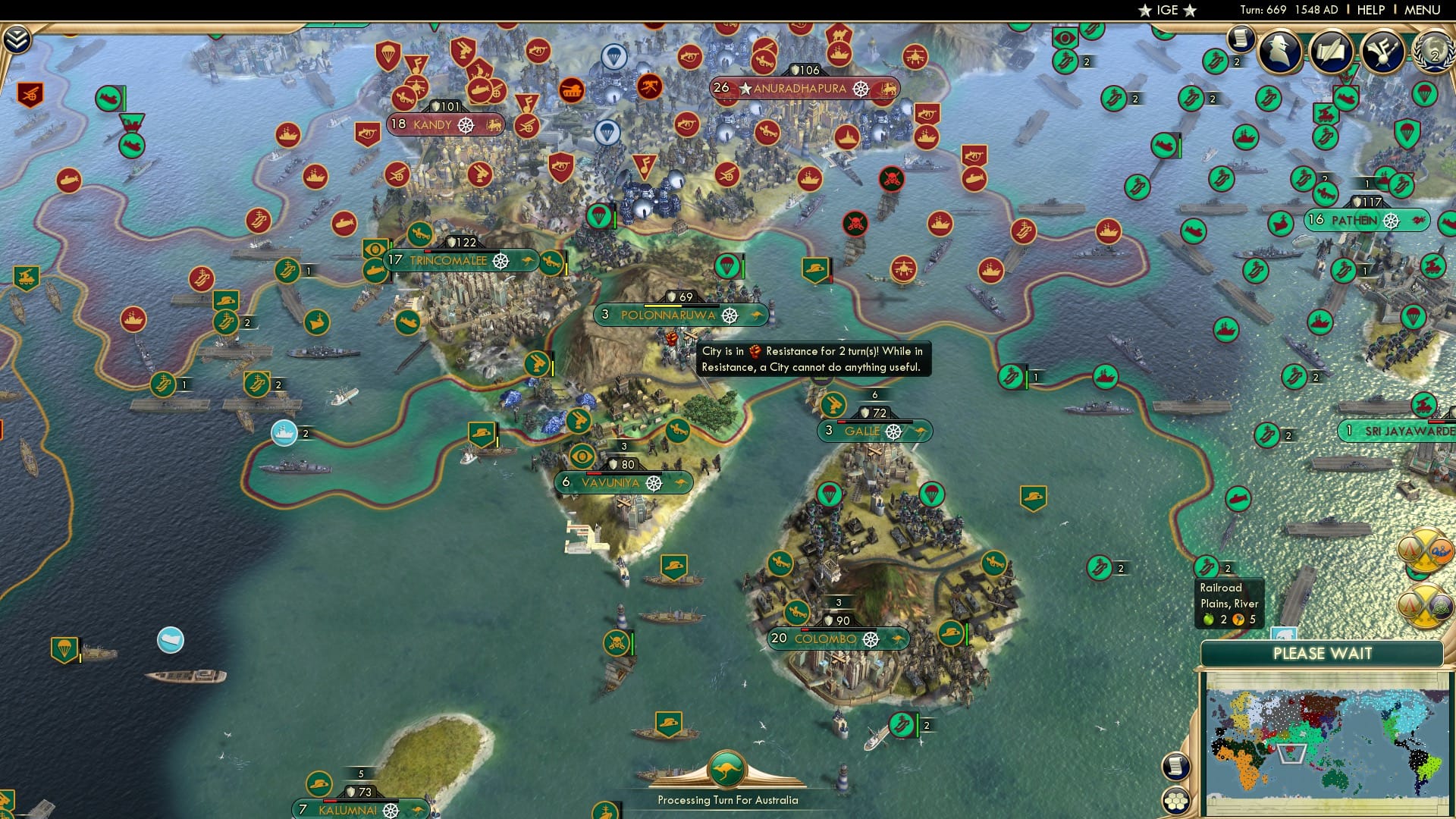Open the Culture overview icon
Viewport: 1456px width, 819px height.
coord(1382,52)
